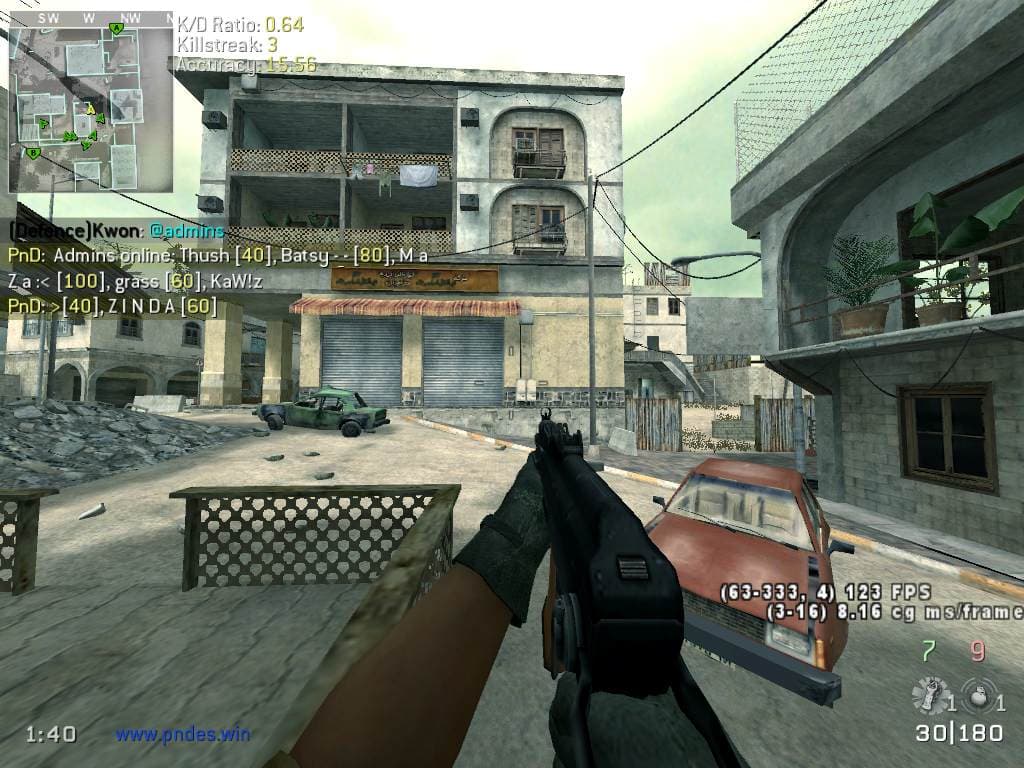Select the special grenade icon
Image resolution: width=1024 pixels, height=768 pixels.
[x=929, y=693]
